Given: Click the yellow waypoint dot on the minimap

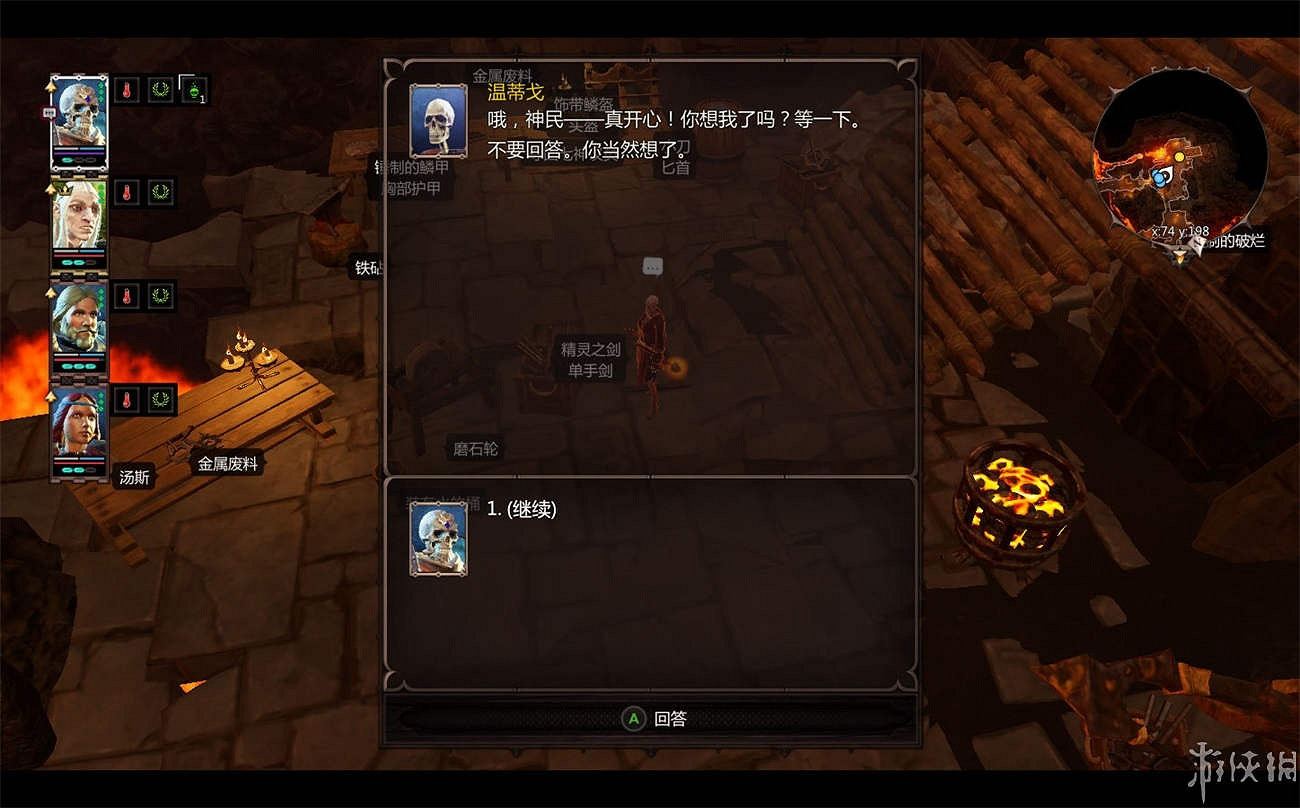Looking at the screenshot, I should pos(1180,157).
